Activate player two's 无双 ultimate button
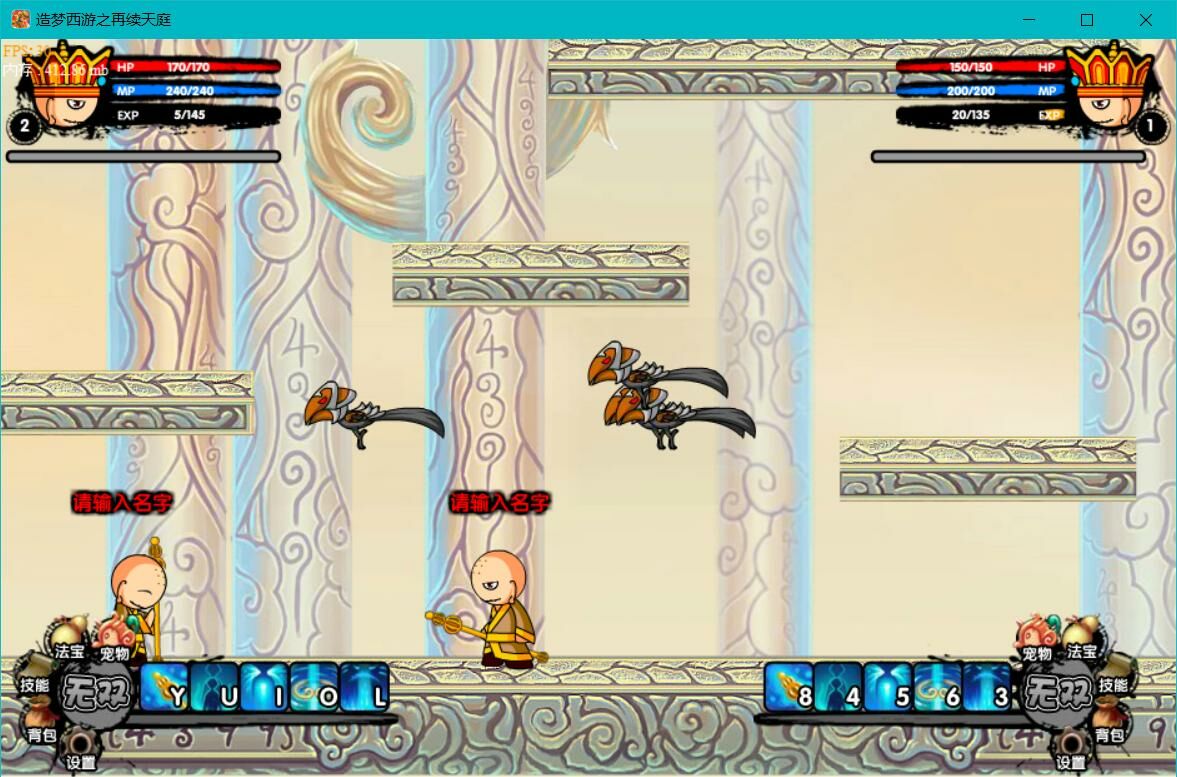Viewport: 1177px width, 777px height. tap(1057, 690)
